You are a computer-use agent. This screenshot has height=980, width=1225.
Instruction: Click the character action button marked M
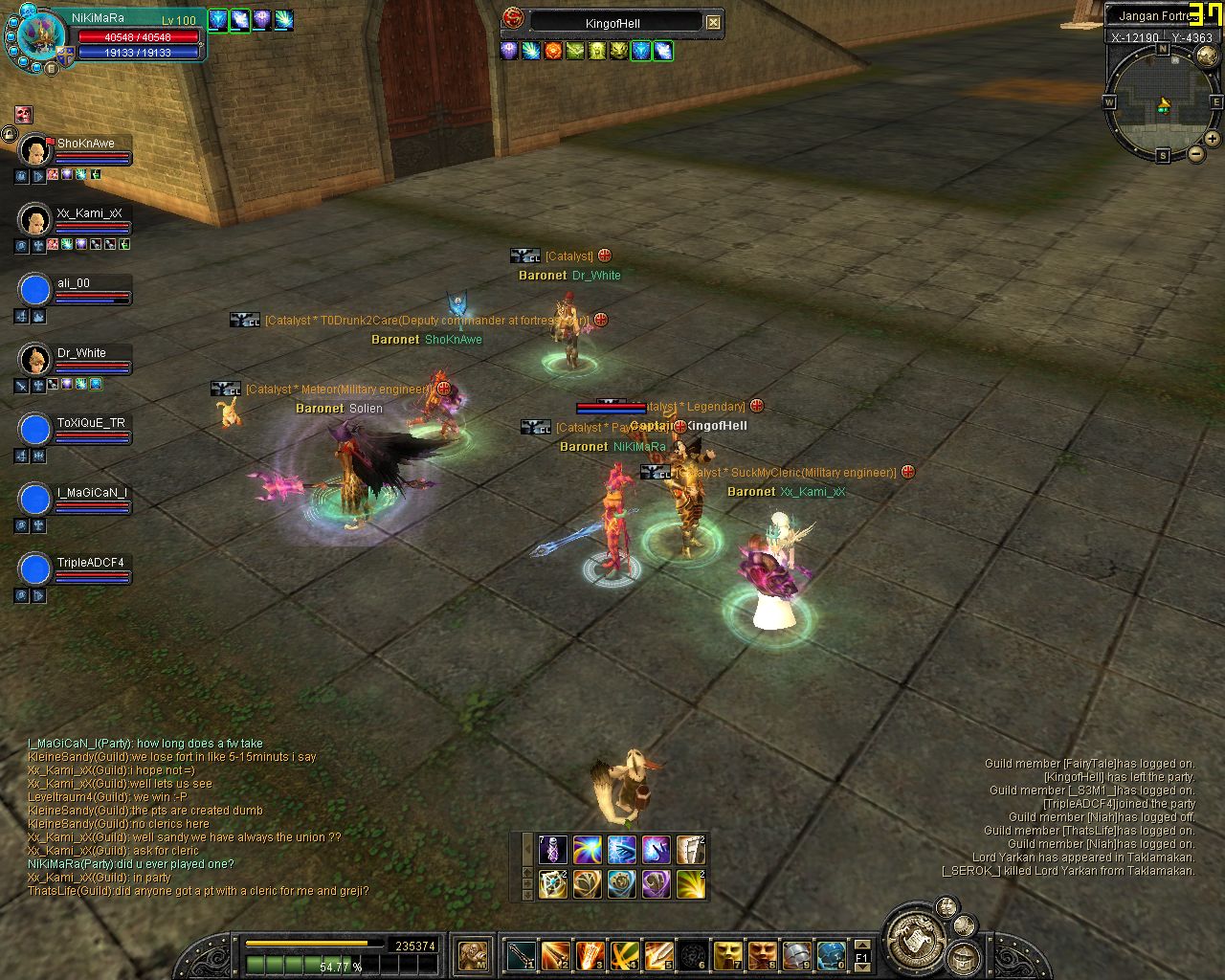click(473, 954)
